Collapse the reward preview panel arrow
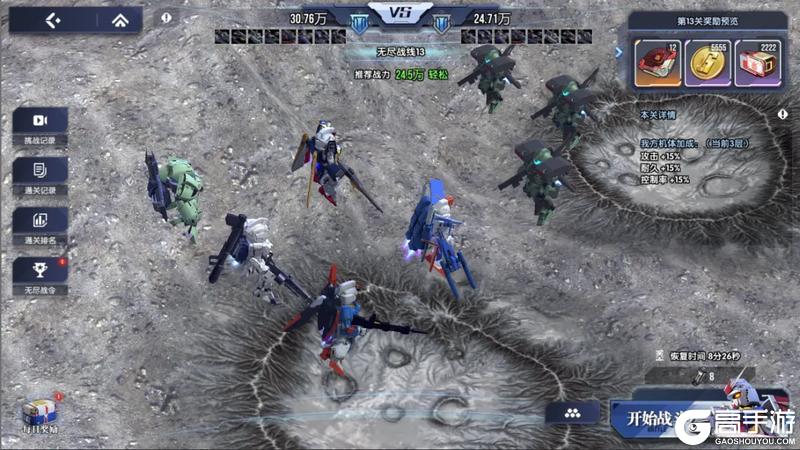This screenshot has width=800, height=450. (619, 52)
